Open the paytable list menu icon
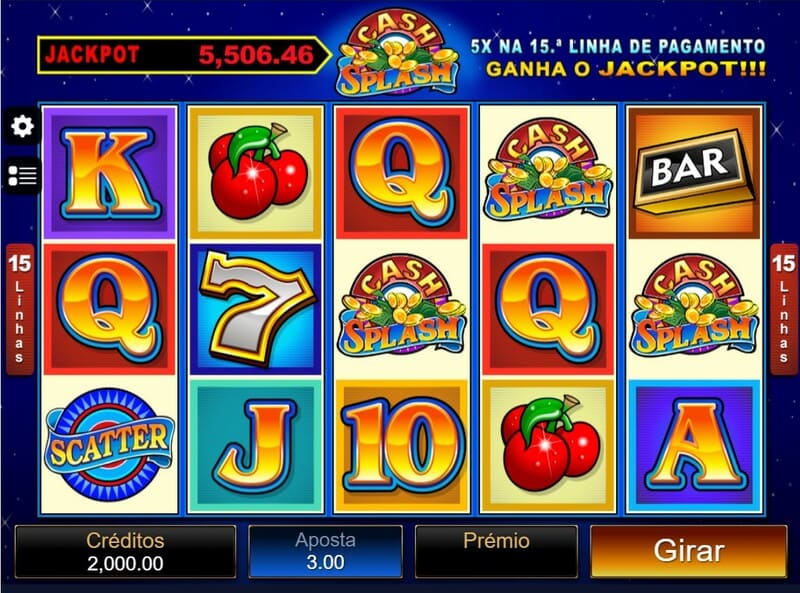 pyautogui.click(x=21, y=176)
